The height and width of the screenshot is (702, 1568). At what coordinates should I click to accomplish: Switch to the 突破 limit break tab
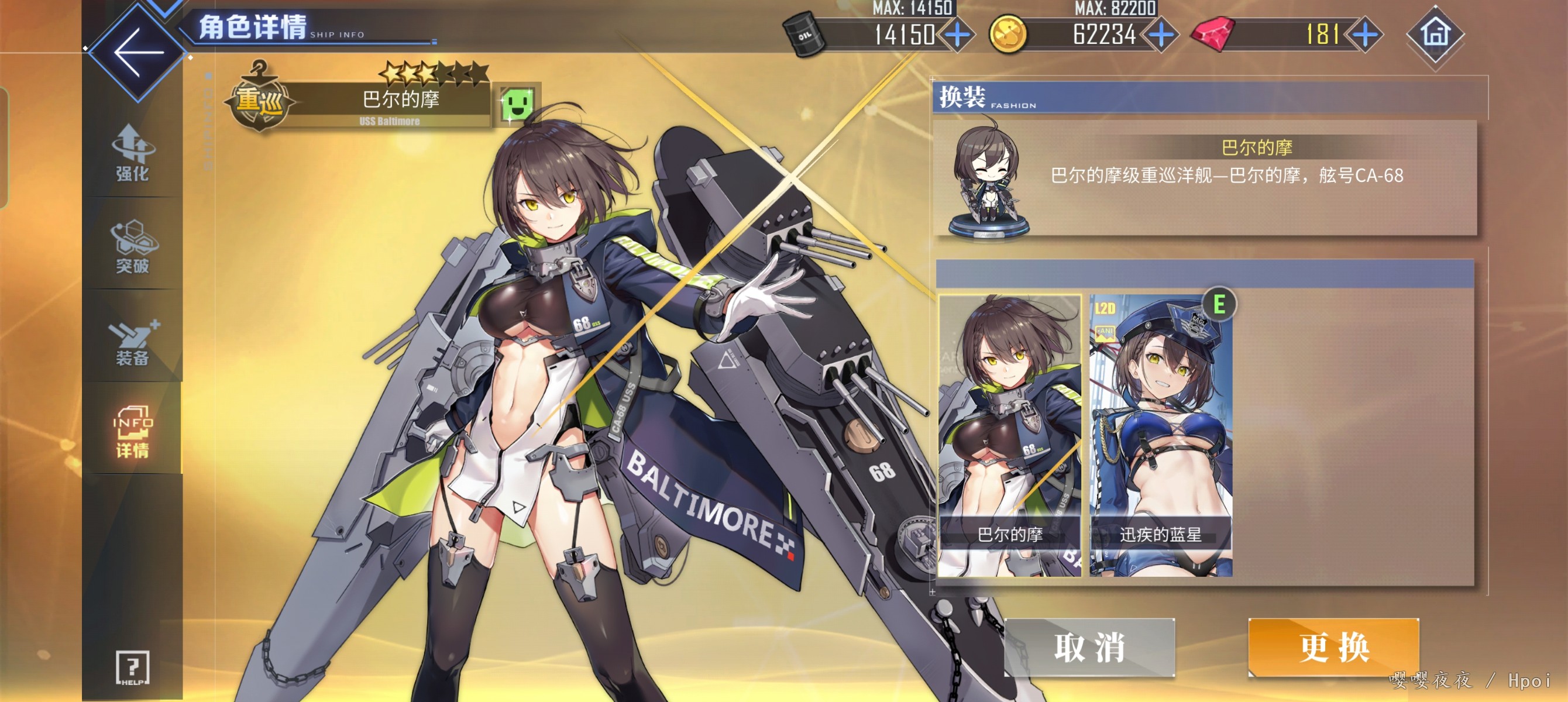pos(132,247)
